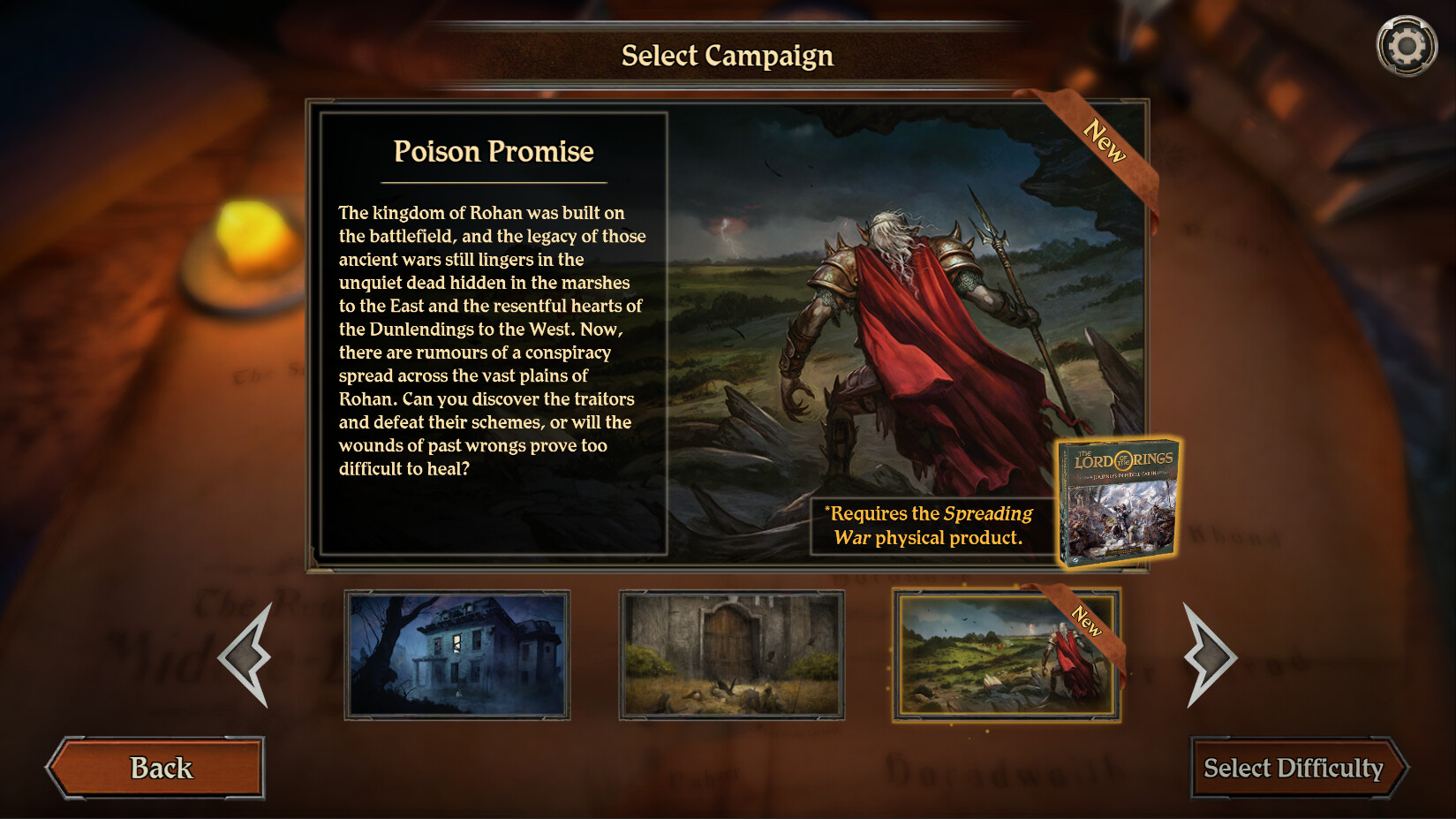The height and width of the screenshot is (819, 1456).
Task: Click the Lord of the Rings logo on box
Action: 1124,459
